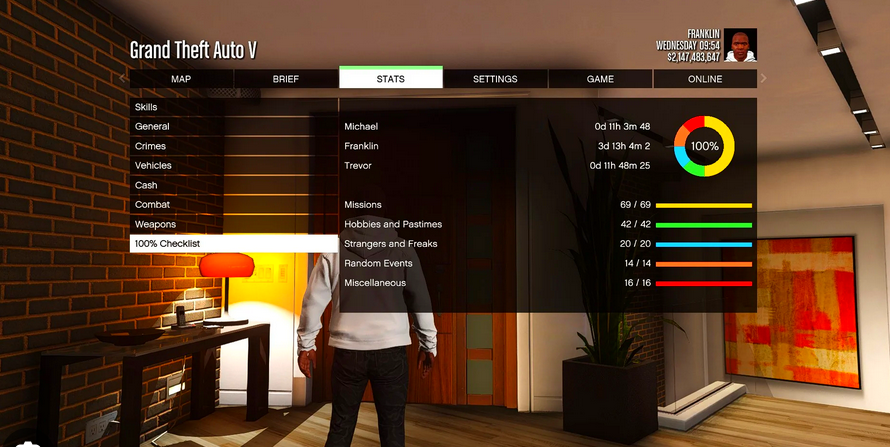This screenshot has height=447, width=890.
Task: Go to the SETTINGS tab
Action: [x=495, y=79]
